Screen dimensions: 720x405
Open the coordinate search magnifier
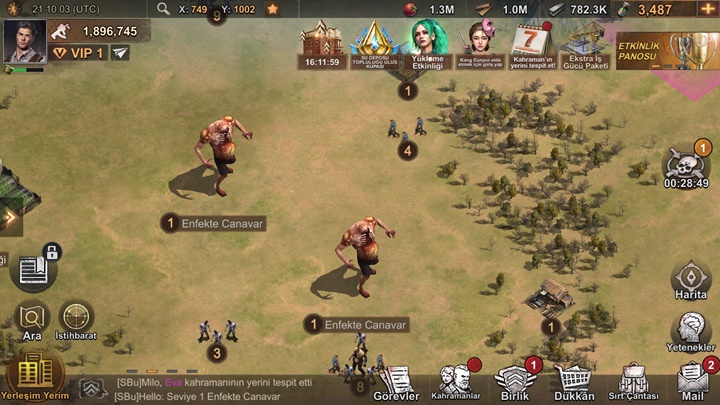(x=164, y=9)
